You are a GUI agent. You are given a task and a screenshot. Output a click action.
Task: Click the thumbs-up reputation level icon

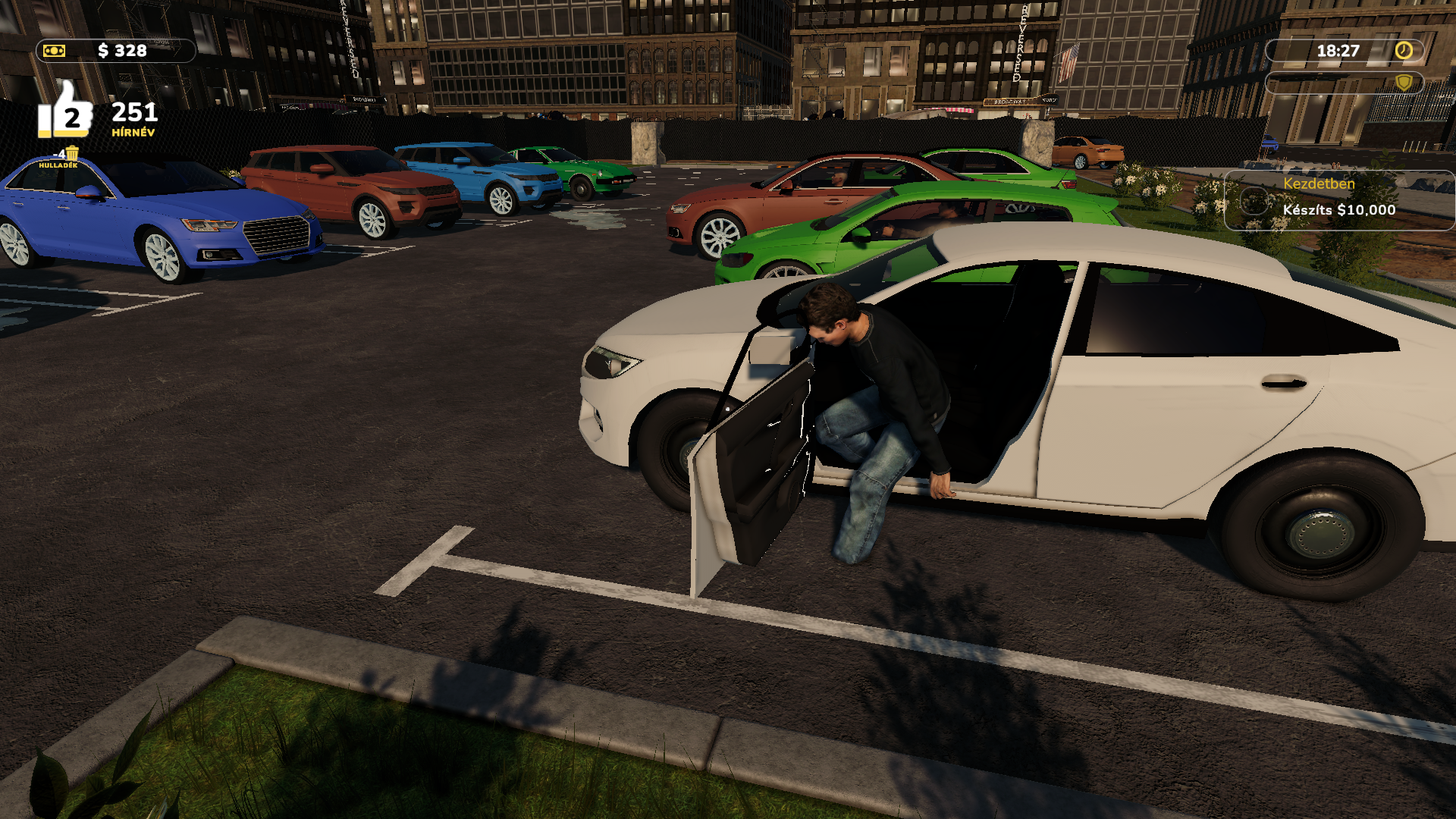(65, 112)
